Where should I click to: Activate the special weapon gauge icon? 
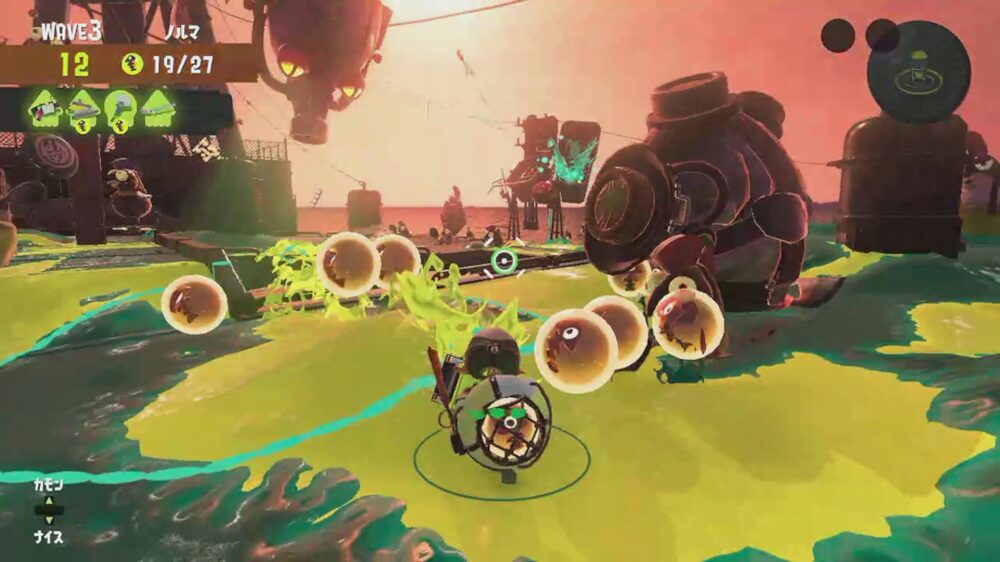pyautogui.click(x=917, y=71)
